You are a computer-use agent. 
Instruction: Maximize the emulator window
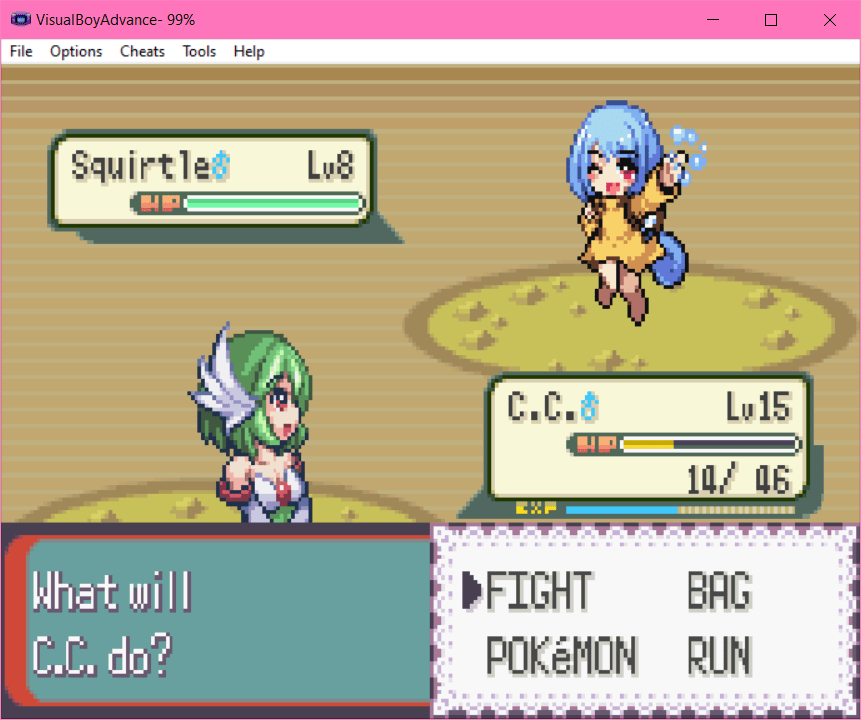771,20
